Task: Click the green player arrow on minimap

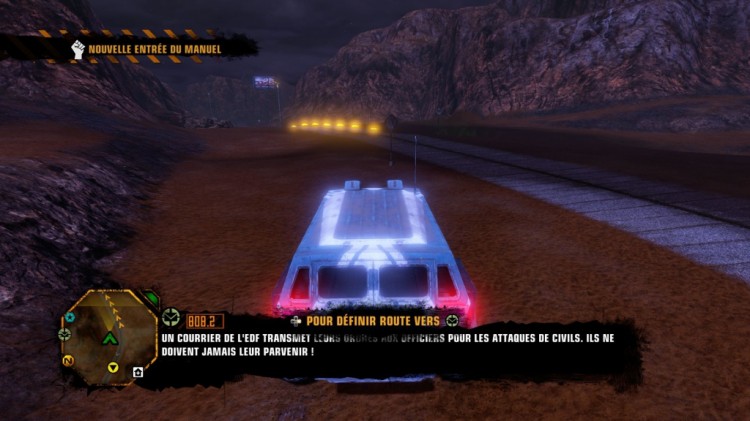Action: tap(110, 338)
